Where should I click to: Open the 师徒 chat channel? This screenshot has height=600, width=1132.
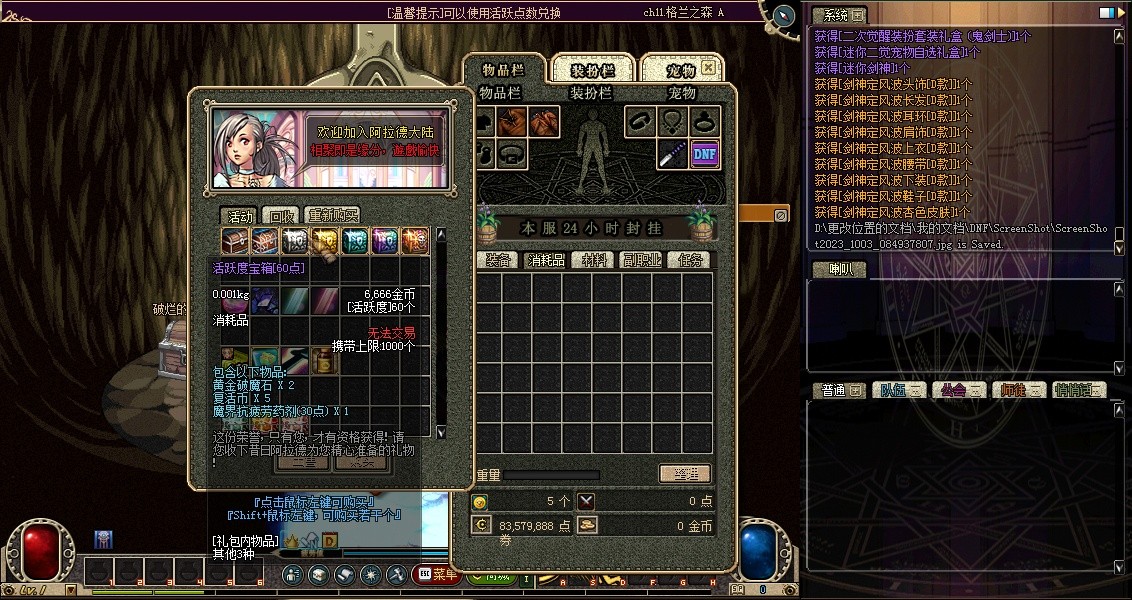1018,390
